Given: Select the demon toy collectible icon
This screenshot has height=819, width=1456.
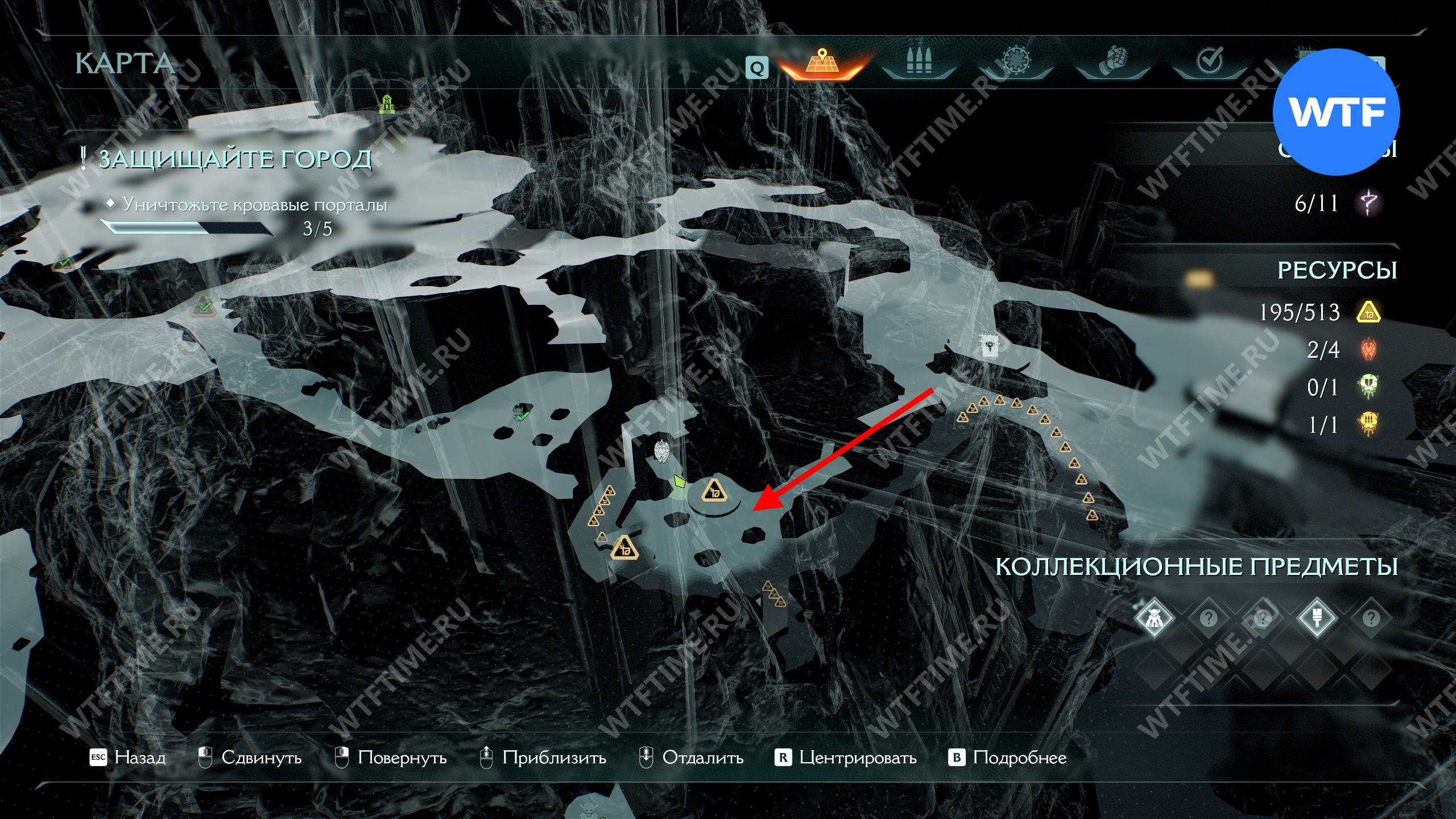Looking at the screenshot, I should [1154, 618].
